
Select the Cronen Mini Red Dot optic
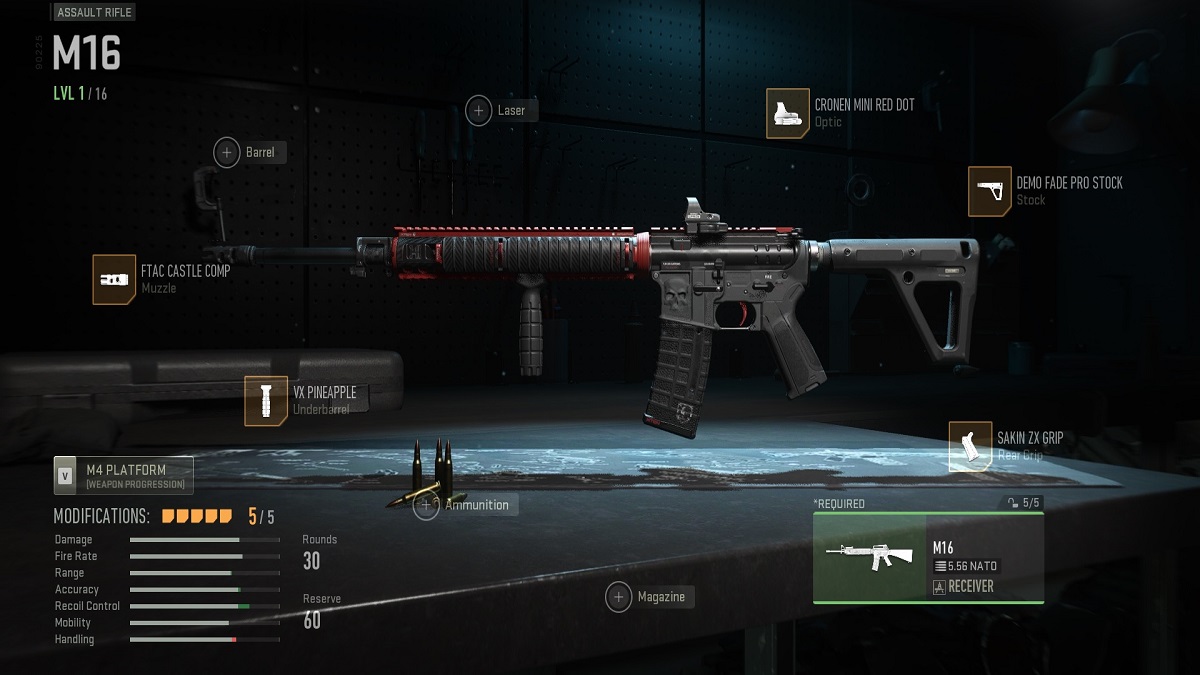[788, 113]
